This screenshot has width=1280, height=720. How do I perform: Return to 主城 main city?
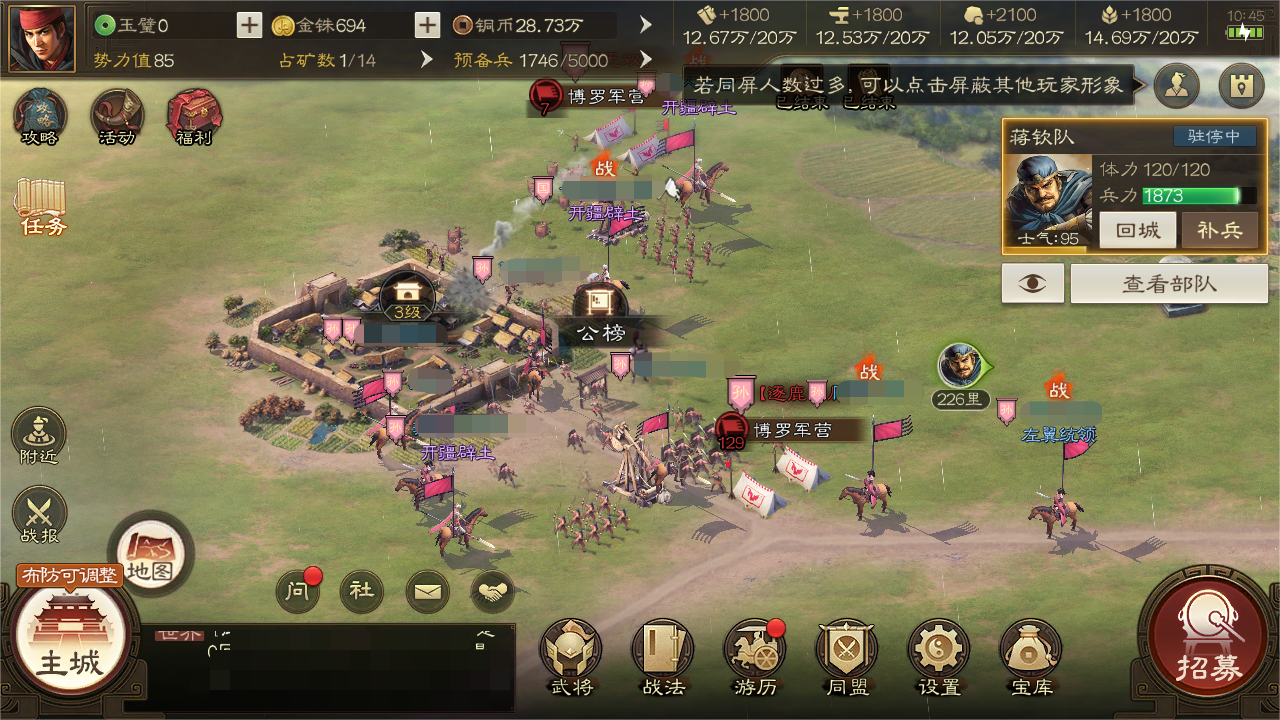point(70,643)
